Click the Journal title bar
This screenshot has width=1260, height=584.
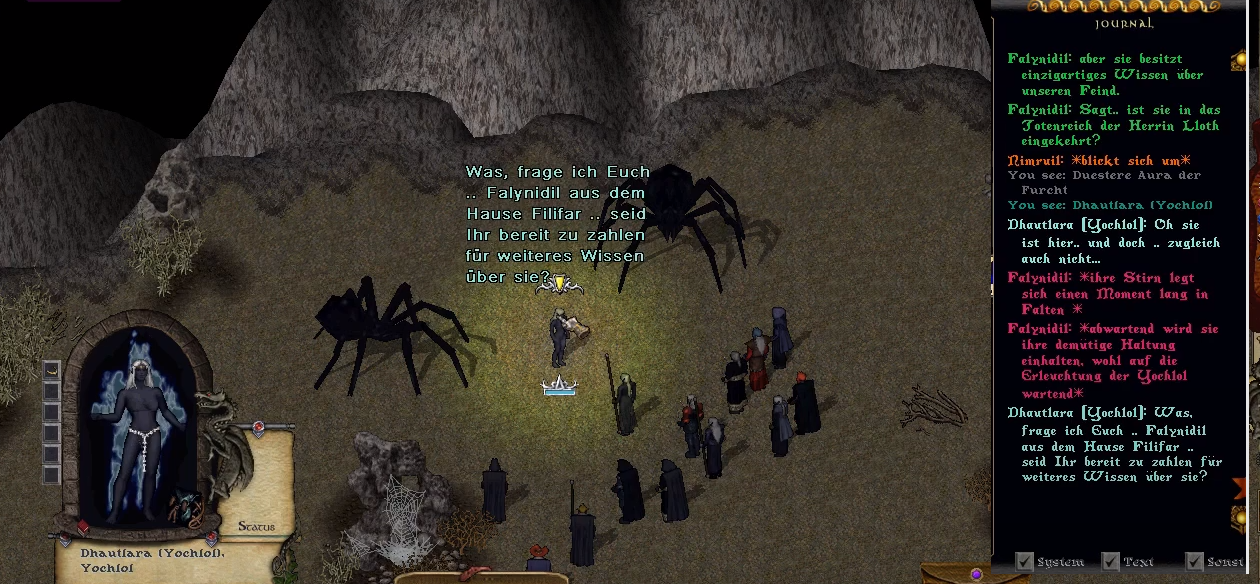click(1124, 22)
